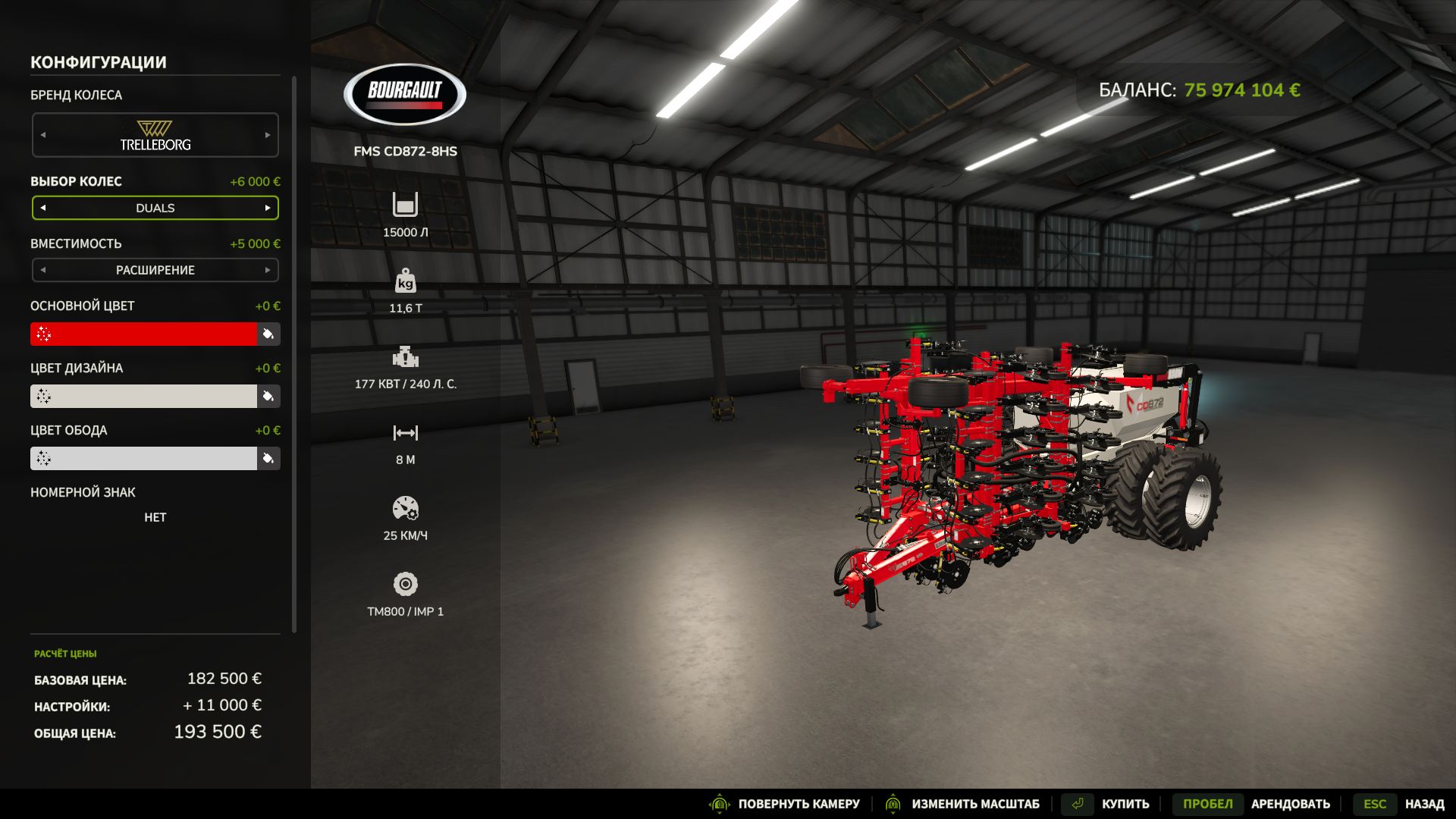Open paint picker for rim color

click(268, 458)
